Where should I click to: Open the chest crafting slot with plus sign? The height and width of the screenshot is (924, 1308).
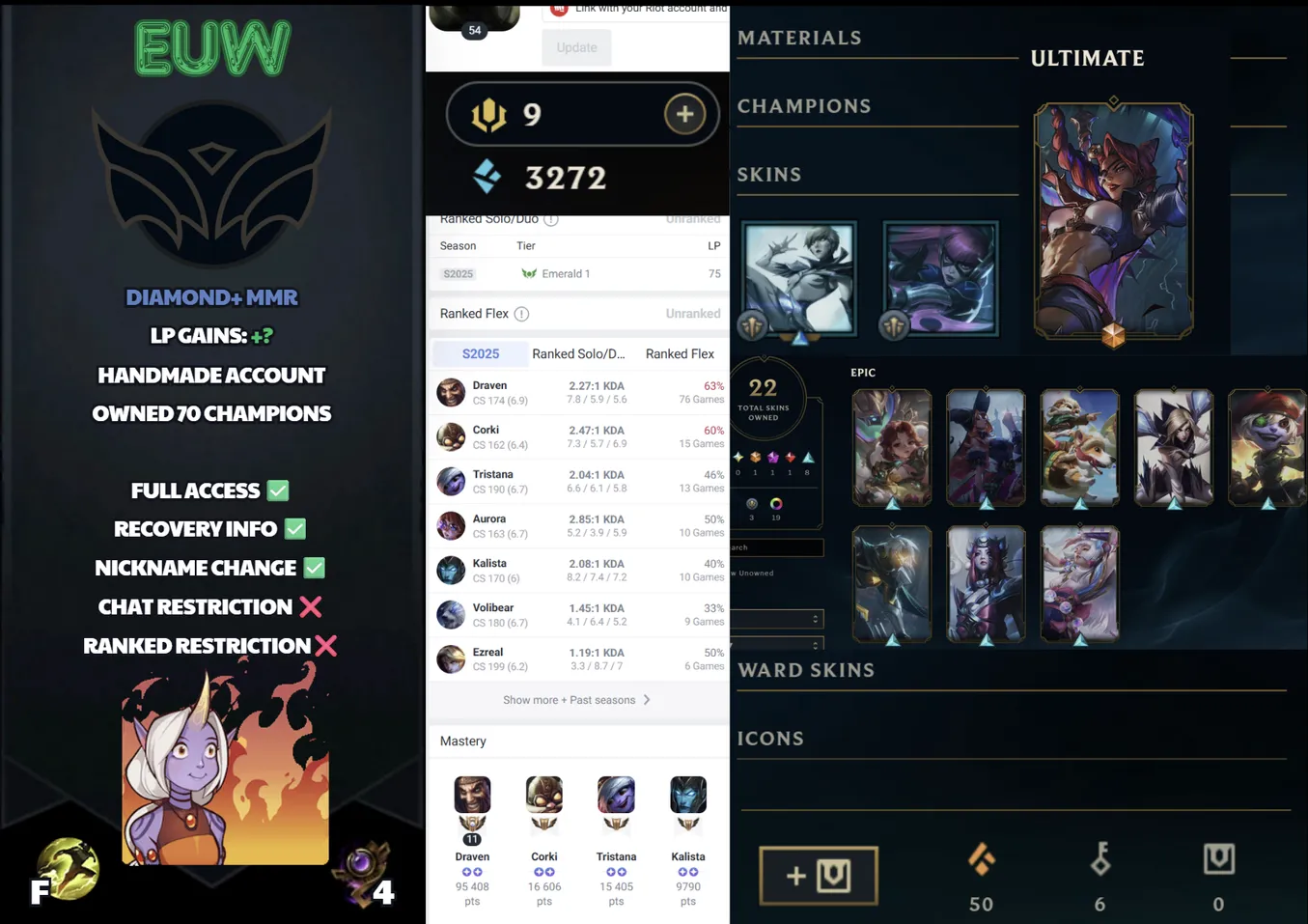point(818,876)
